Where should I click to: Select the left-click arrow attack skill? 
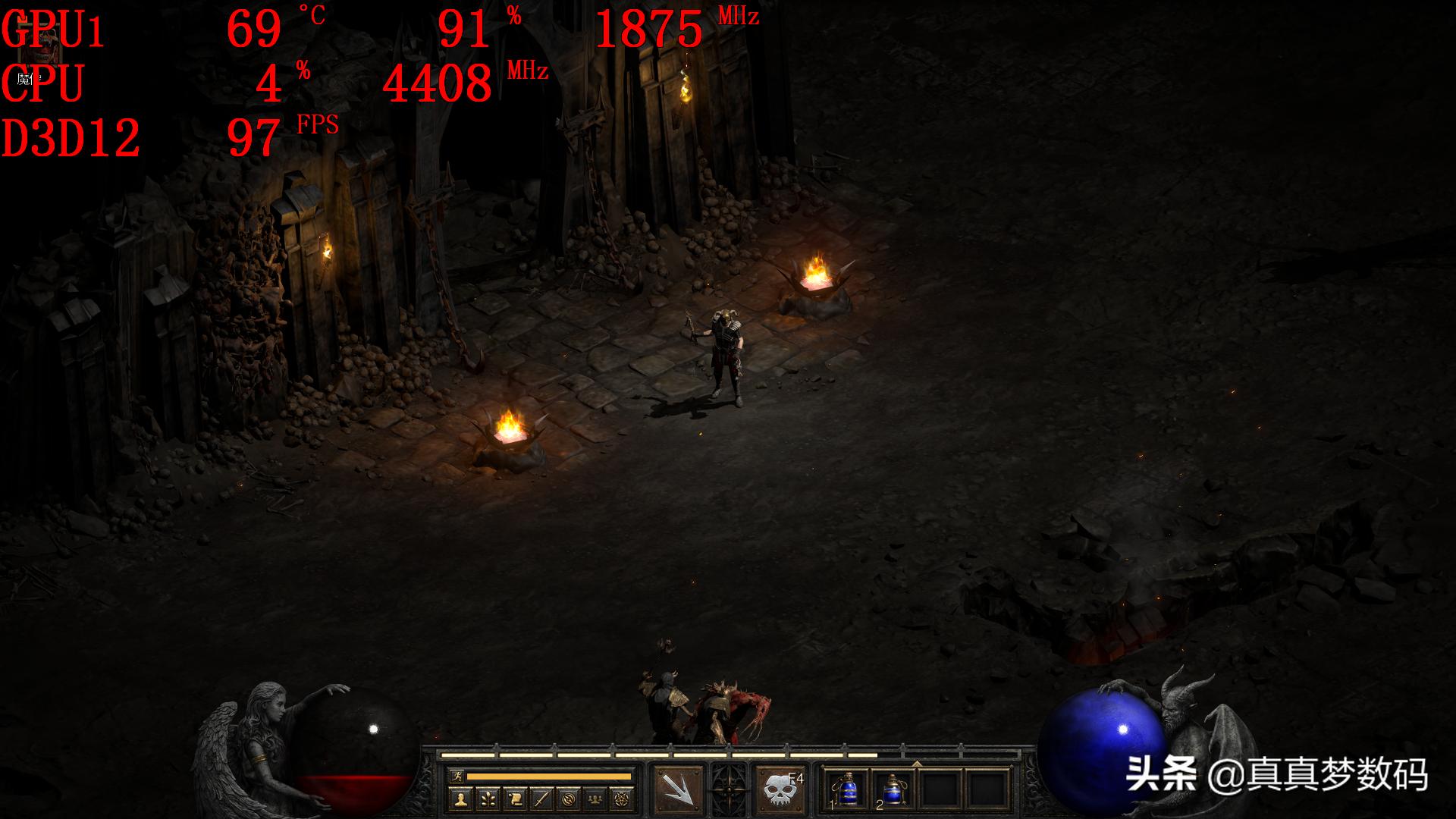pos(677,789)
